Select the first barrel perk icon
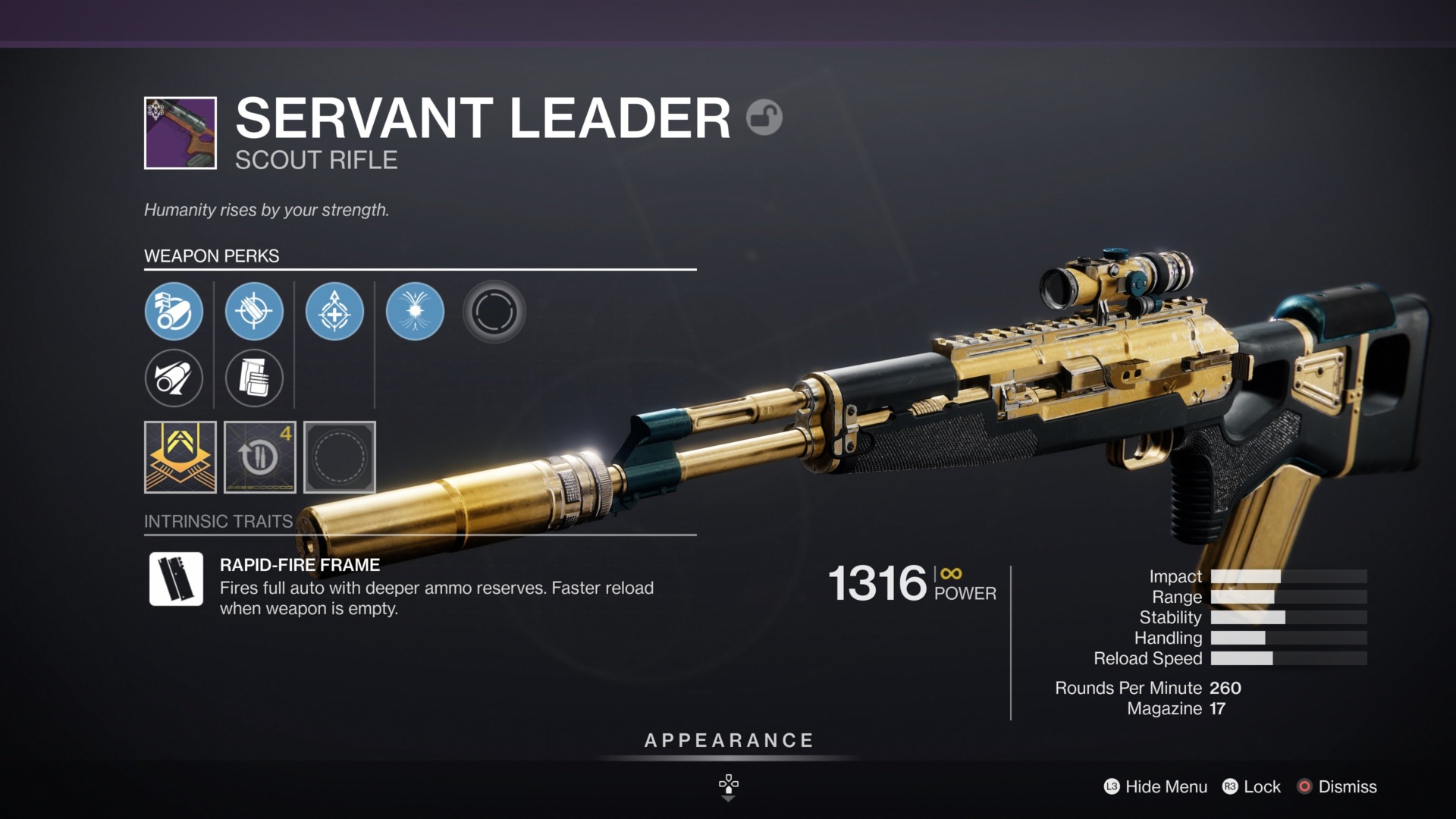The image size is (1456, 819). [x=174, y=311]
